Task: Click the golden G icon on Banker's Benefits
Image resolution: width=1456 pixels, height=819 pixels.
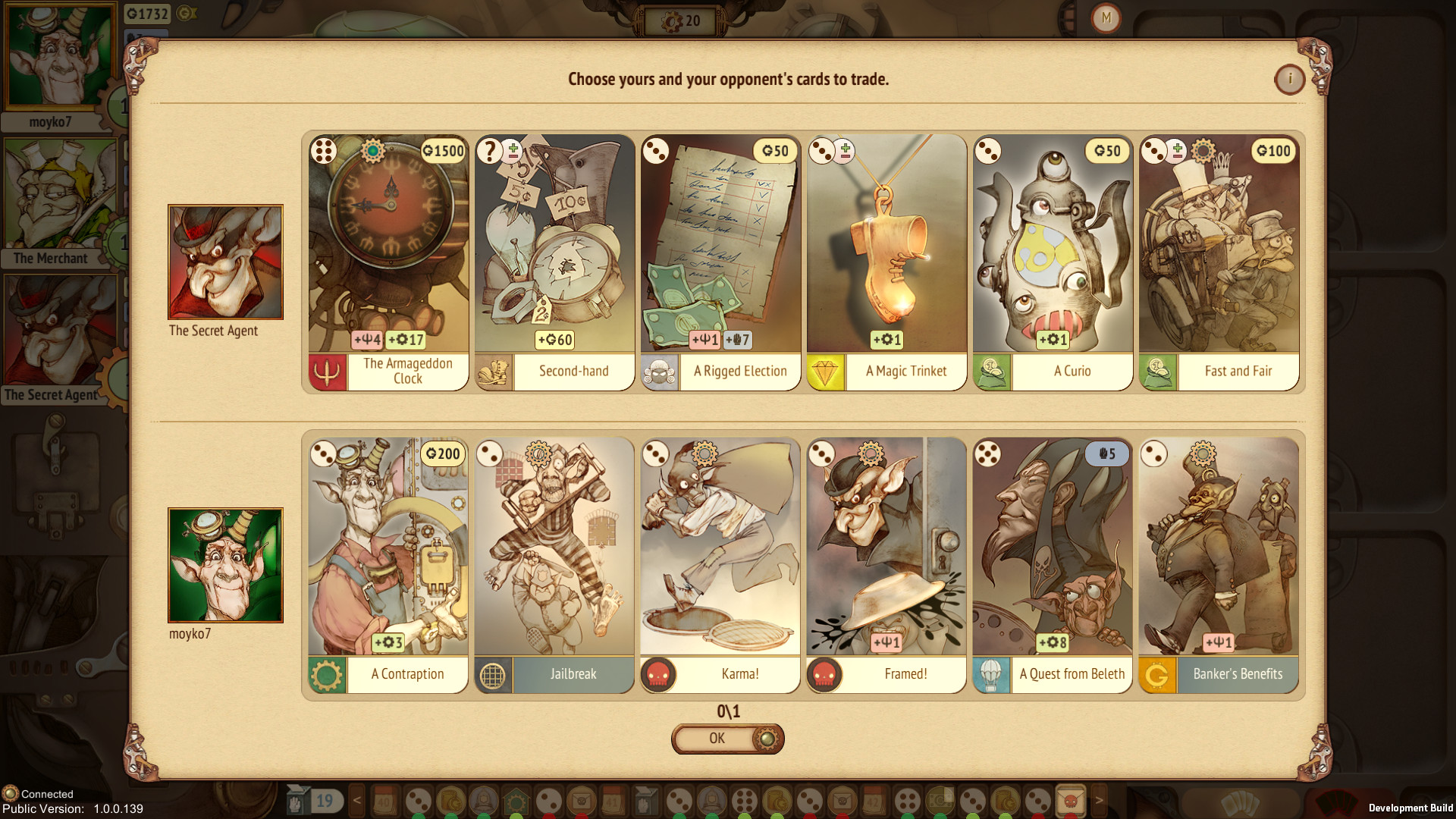Action: pos(1158,673)
